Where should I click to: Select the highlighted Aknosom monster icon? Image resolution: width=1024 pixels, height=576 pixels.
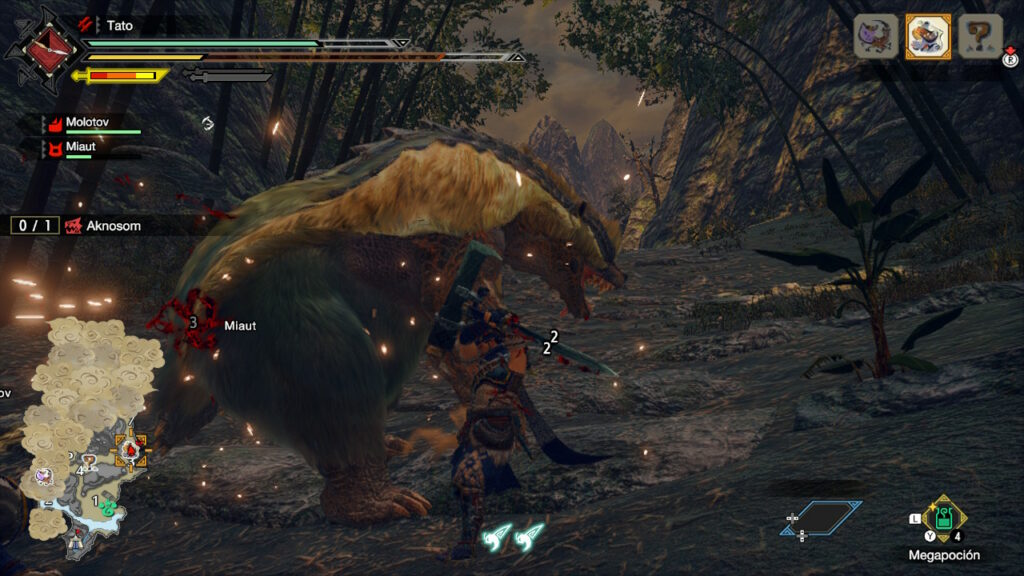(x=928, y=37)
